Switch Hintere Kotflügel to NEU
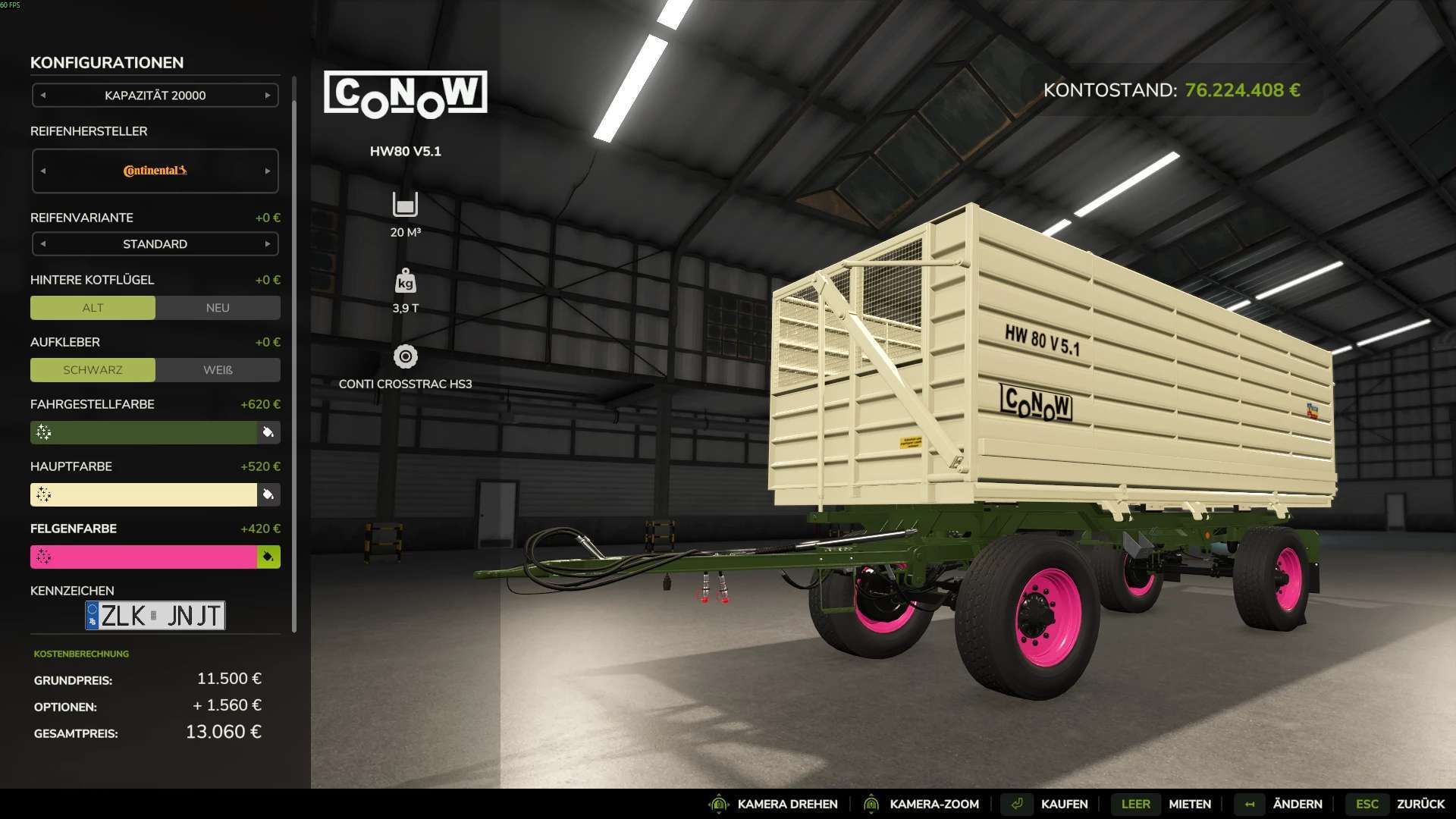 click(217, 308)
